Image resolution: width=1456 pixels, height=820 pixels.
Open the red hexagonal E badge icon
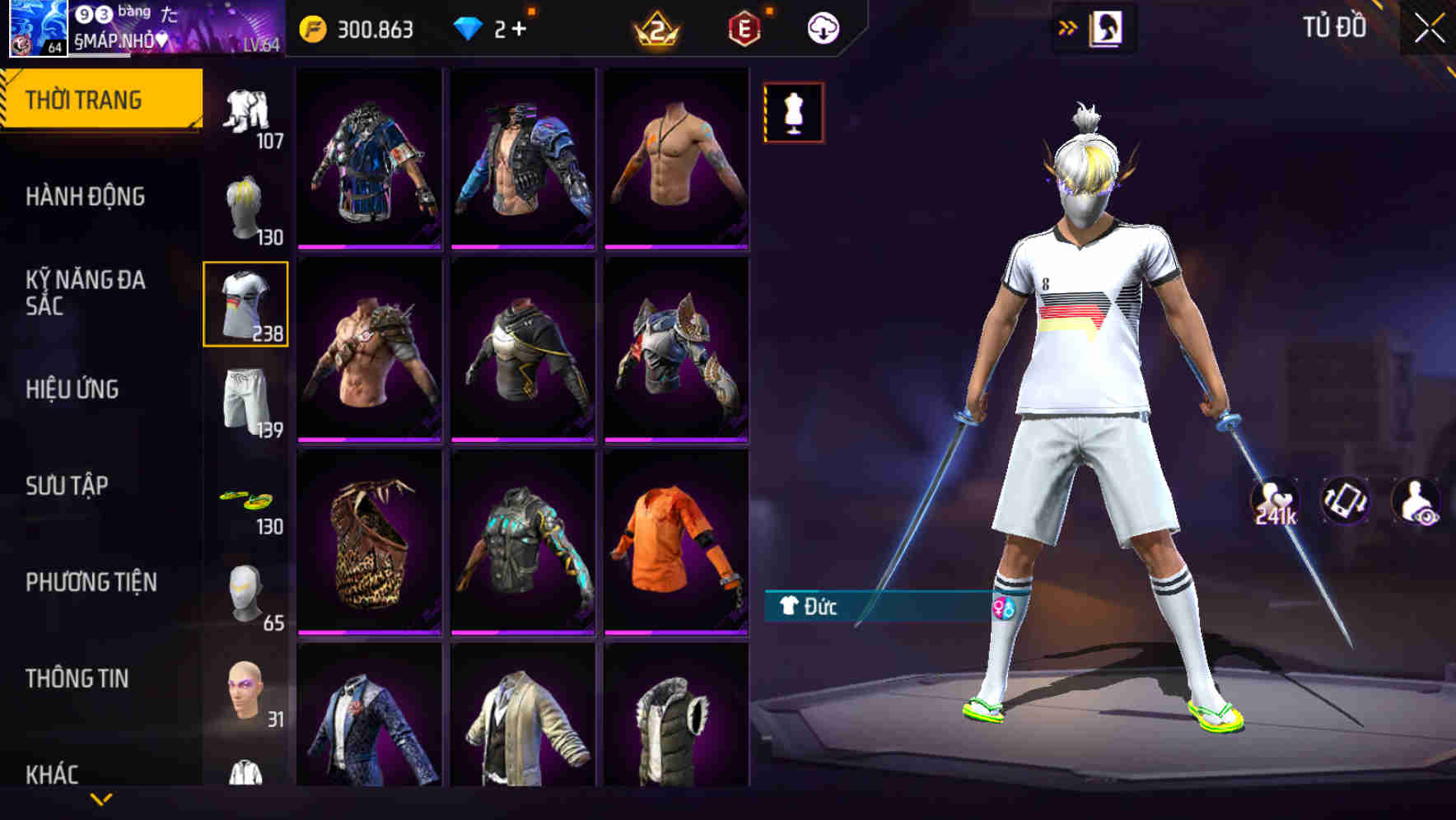(743, 26)
